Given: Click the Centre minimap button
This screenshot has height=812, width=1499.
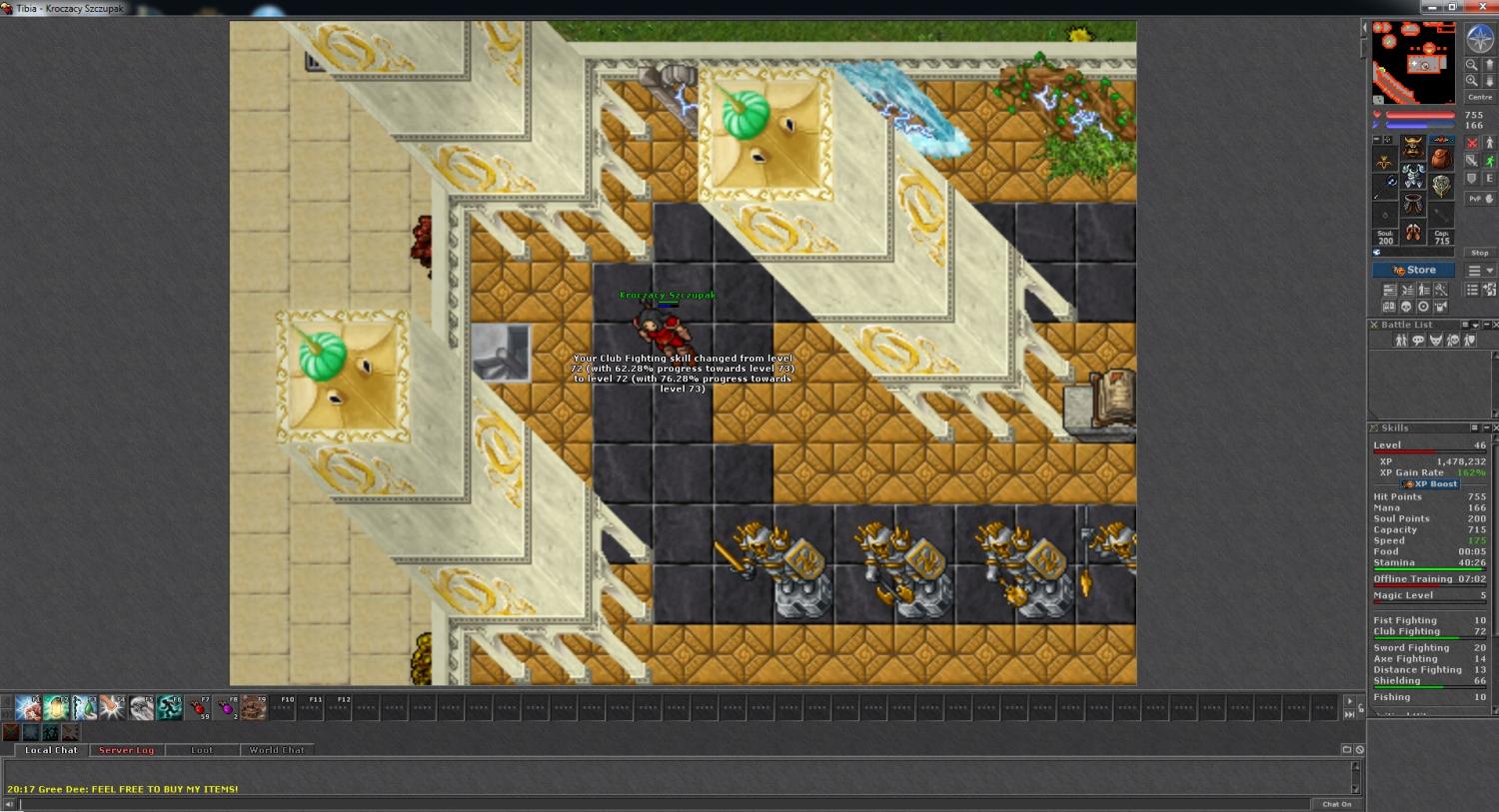Looking at the screenshot, I should point(1479,97).
